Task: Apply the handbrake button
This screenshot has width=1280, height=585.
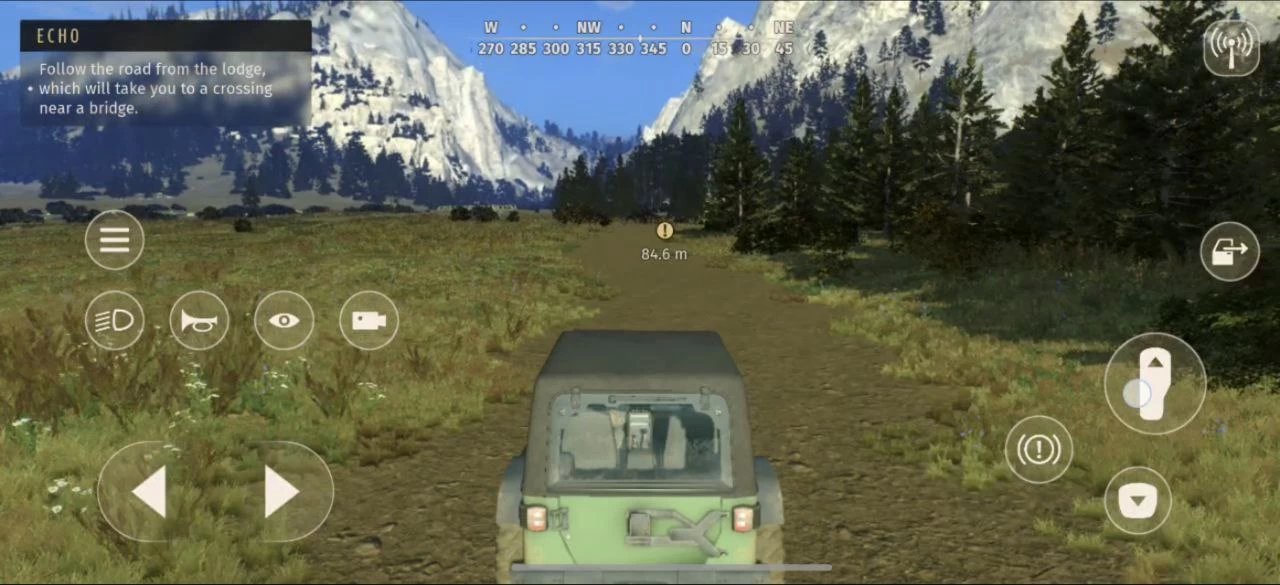Action: 1039,450
